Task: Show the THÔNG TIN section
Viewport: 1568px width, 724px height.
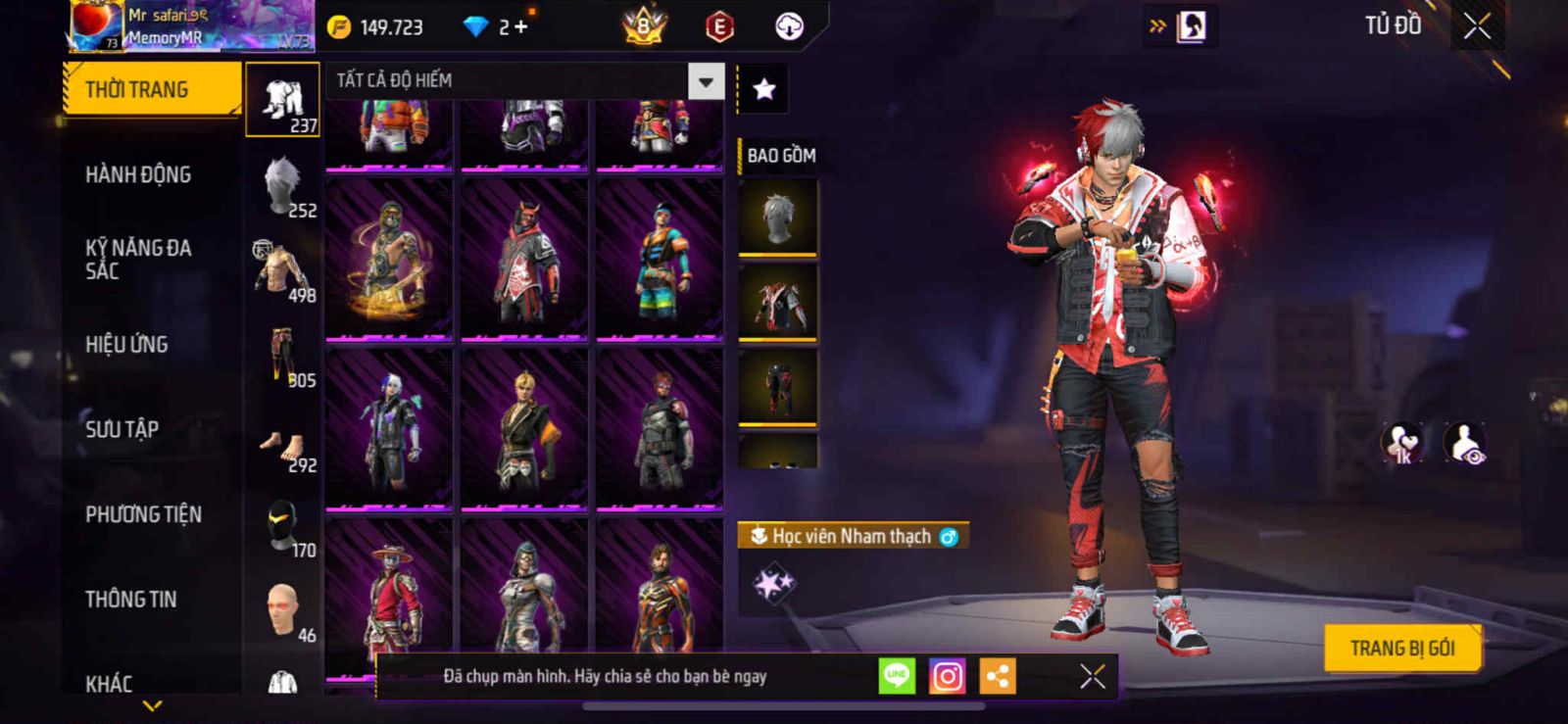Action: 130,600
